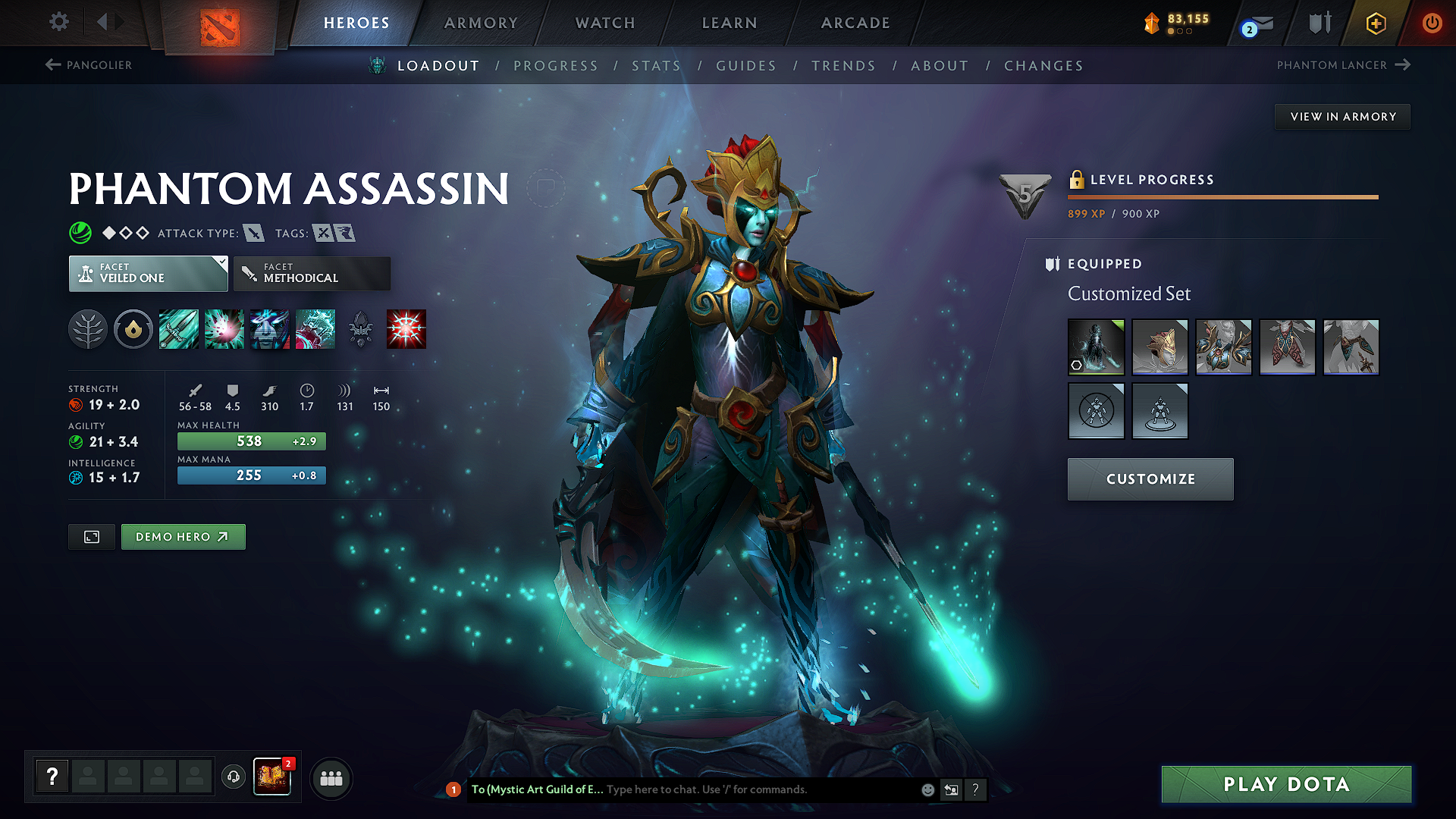
Task: View the Coup de Grace ultimate icon
Action: [x=406, y=328]
